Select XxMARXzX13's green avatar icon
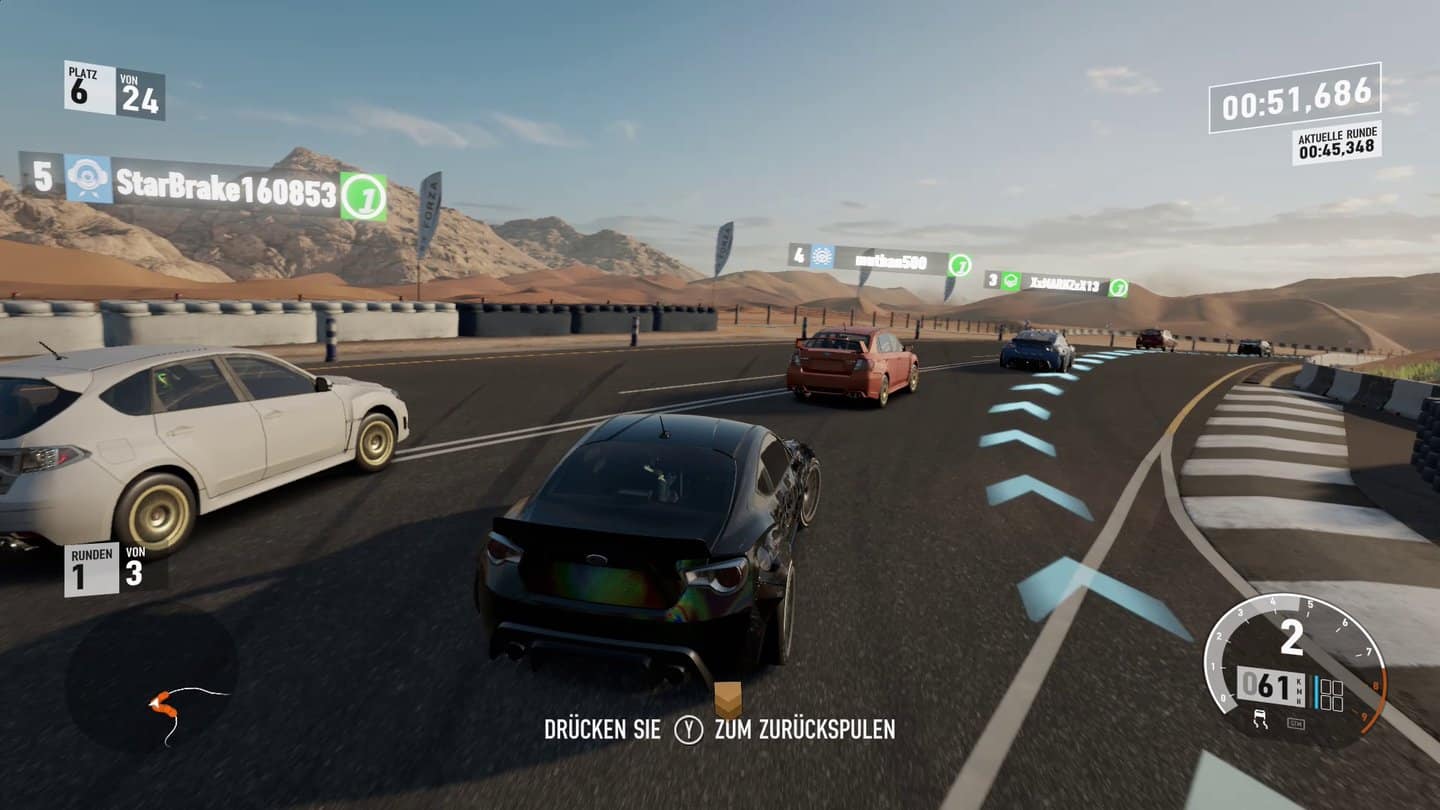 pyautogui.click(x=1009, y=281)
